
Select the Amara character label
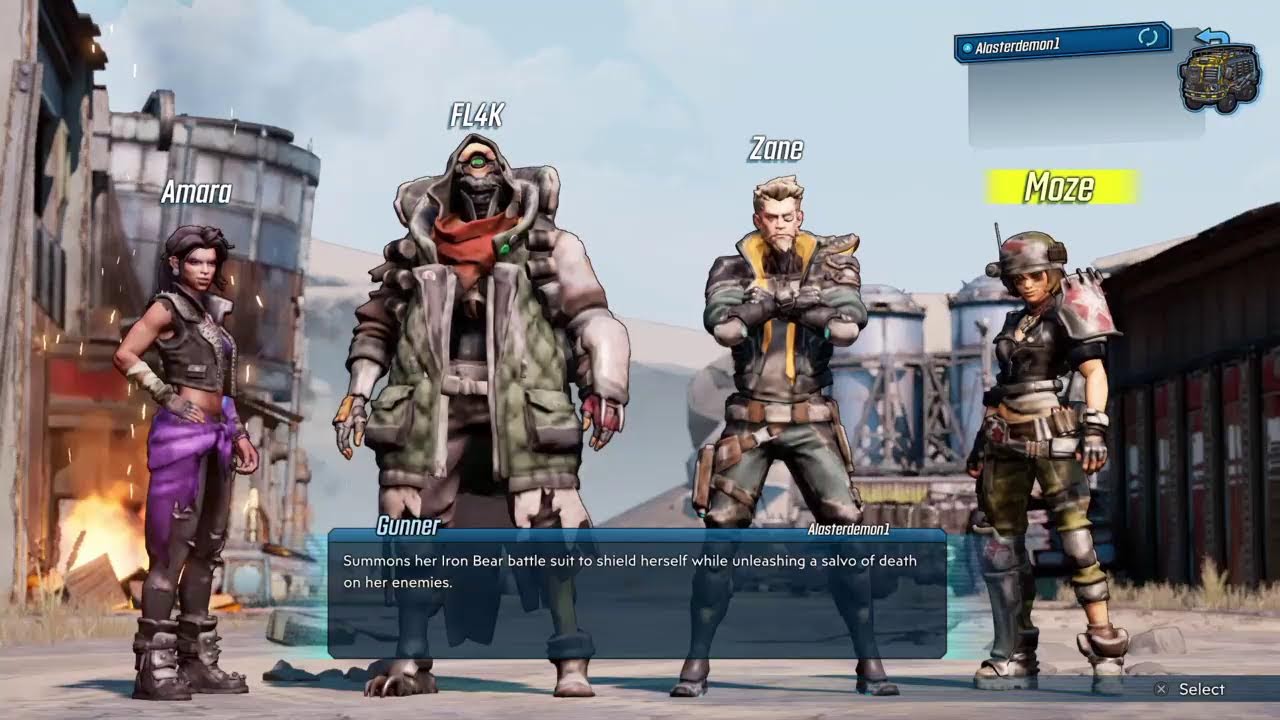point(196,192)
